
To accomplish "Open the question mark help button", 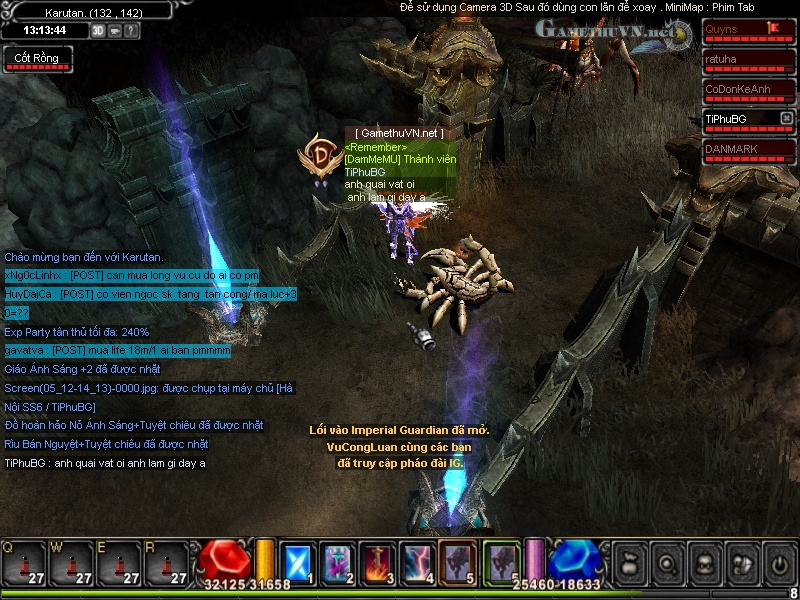I will [132, 30].
